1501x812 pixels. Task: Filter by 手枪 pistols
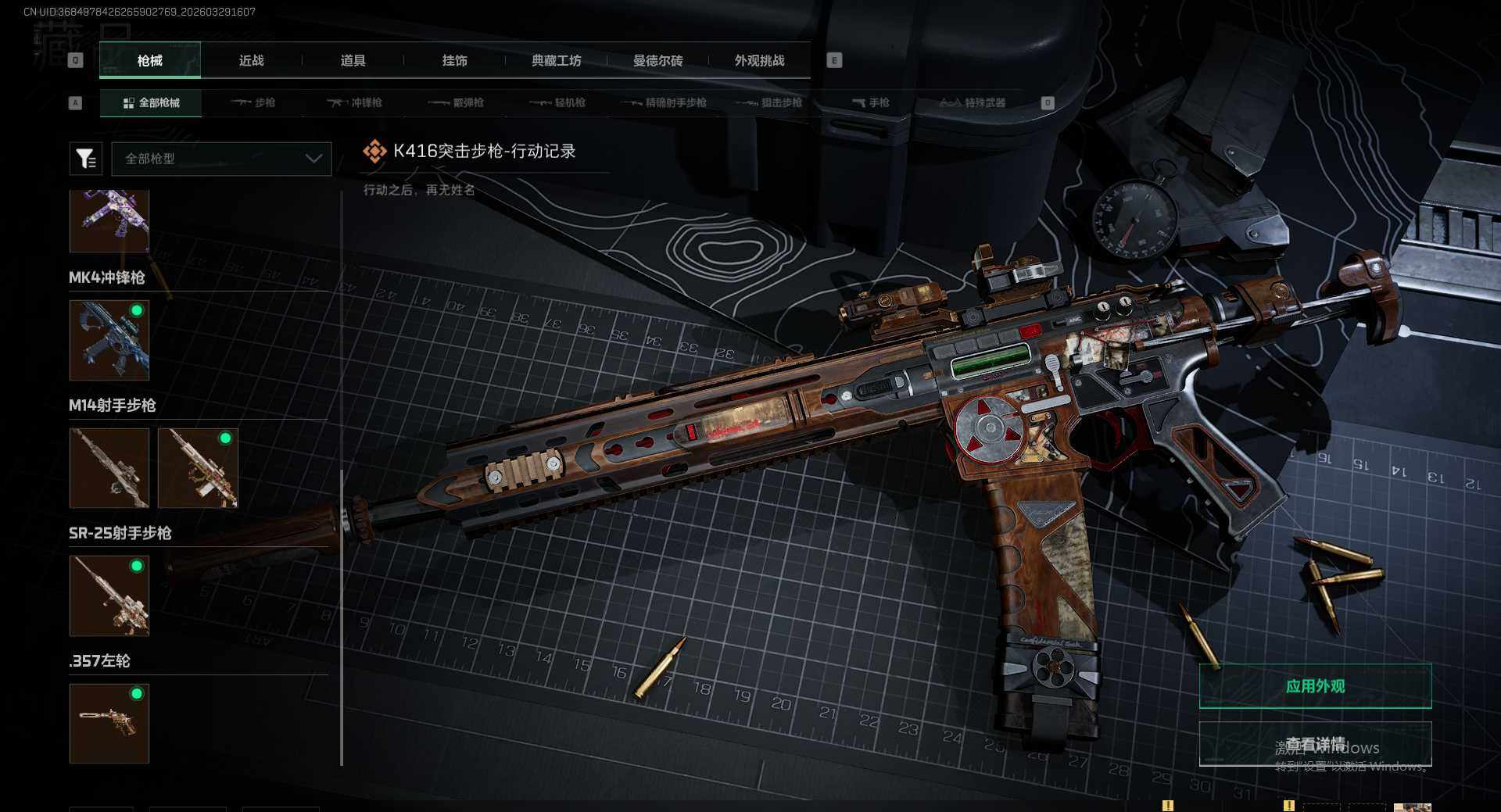870,102
